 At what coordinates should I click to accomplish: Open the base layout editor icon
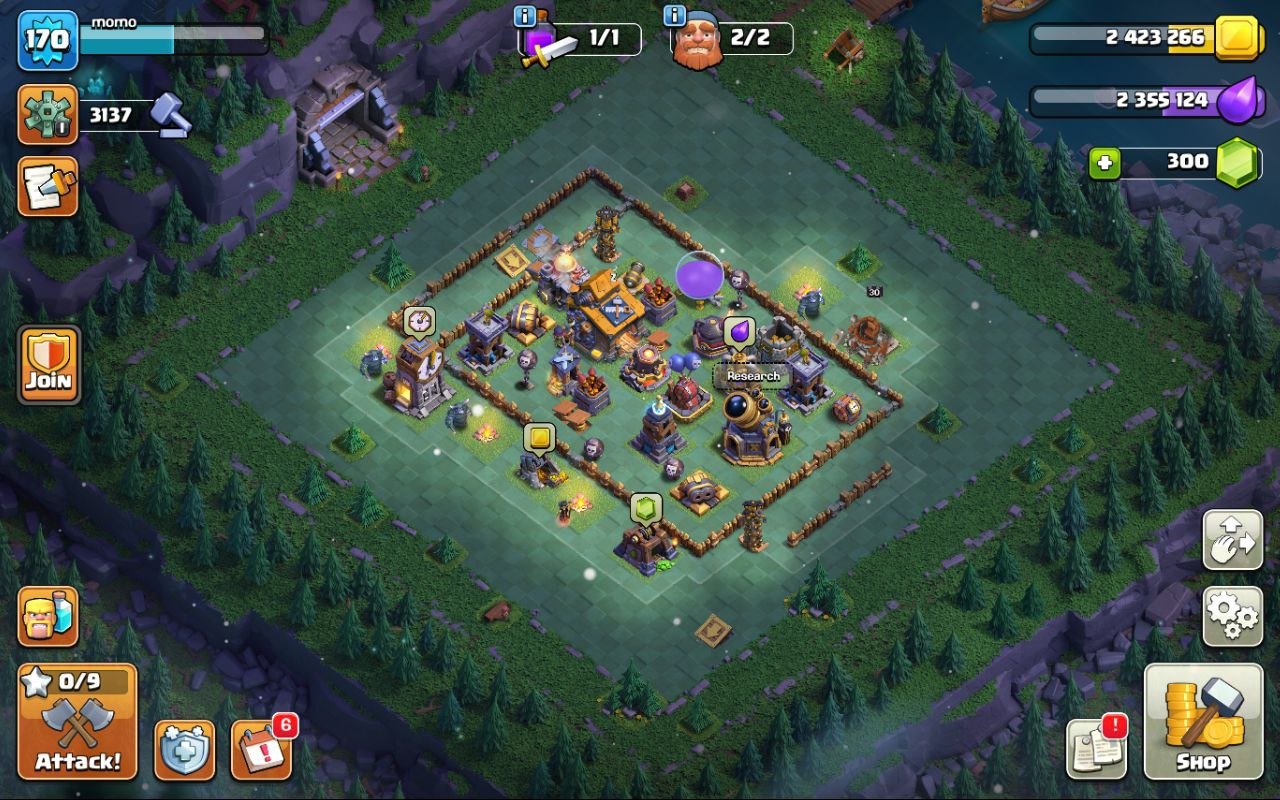[47, 188]
